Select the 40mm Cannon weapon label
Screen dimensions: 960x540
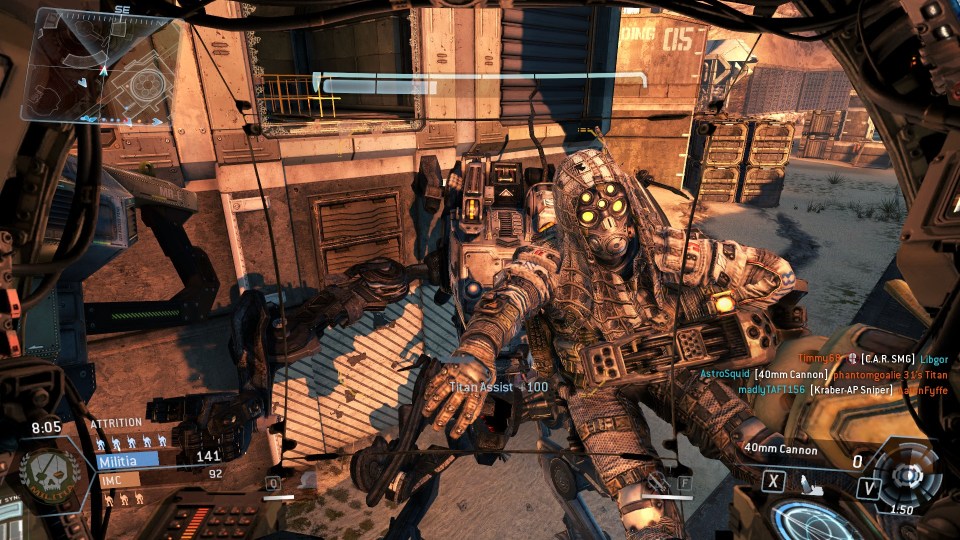[780, 449]
